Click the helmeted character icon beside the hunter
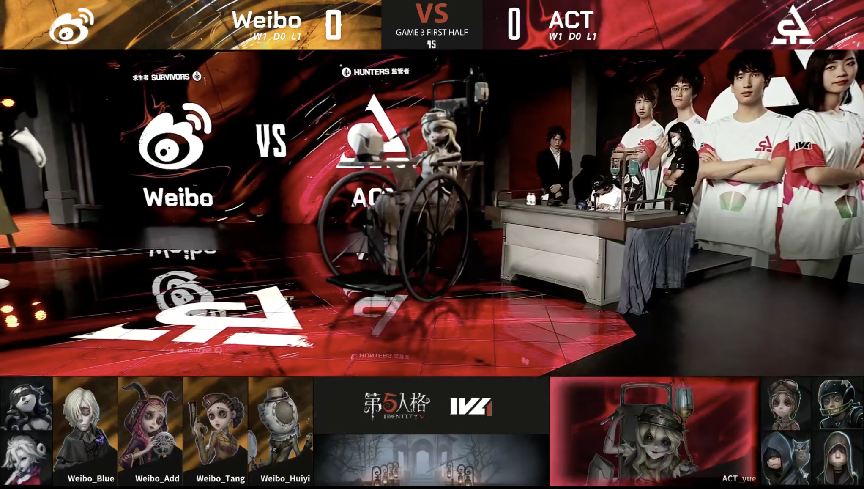The width and height of the screenshot is (864, 489). point(834,403)
